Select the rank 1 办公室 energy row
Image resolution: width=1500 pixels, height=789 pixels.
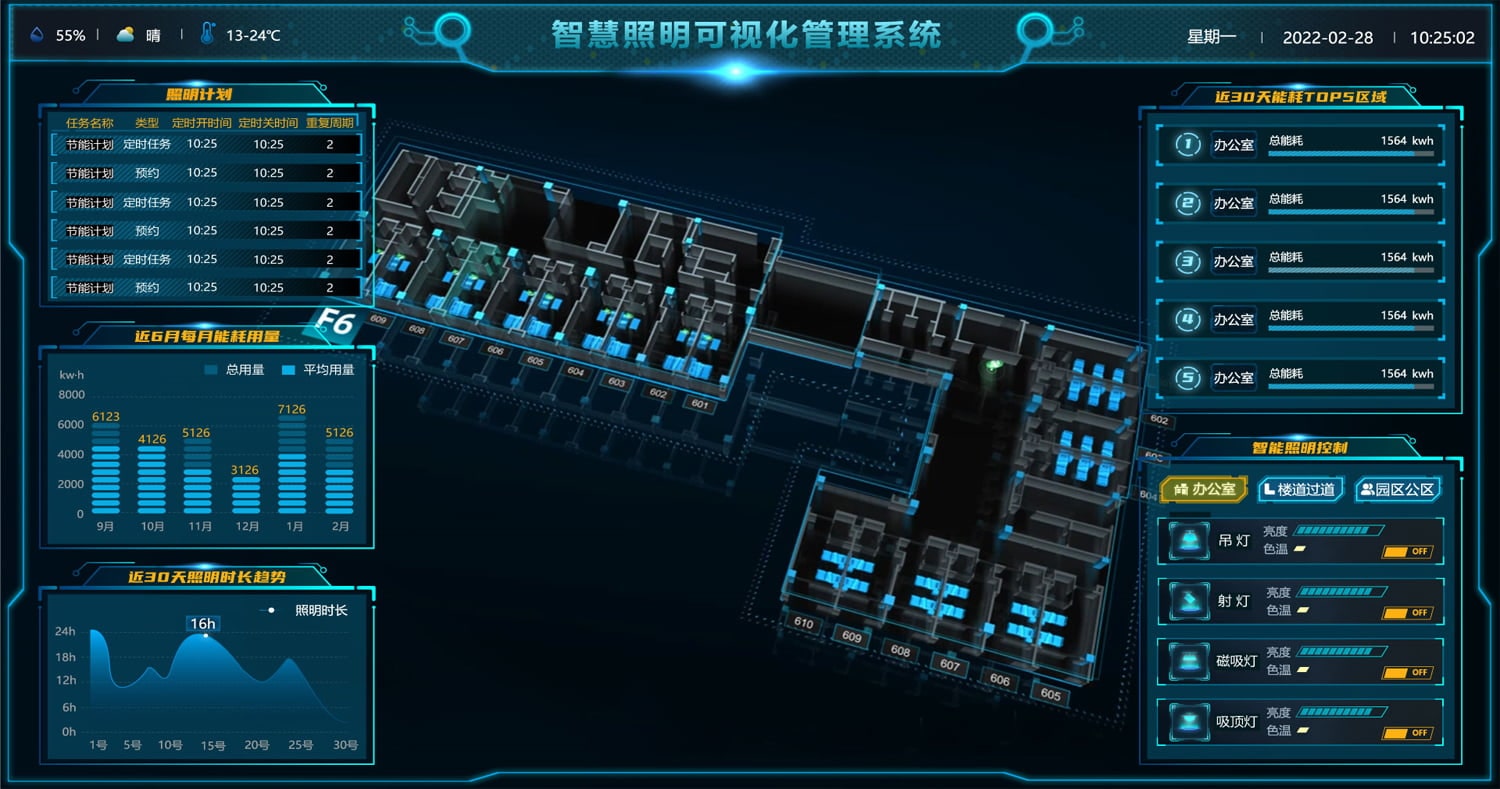coord(1300,145)
